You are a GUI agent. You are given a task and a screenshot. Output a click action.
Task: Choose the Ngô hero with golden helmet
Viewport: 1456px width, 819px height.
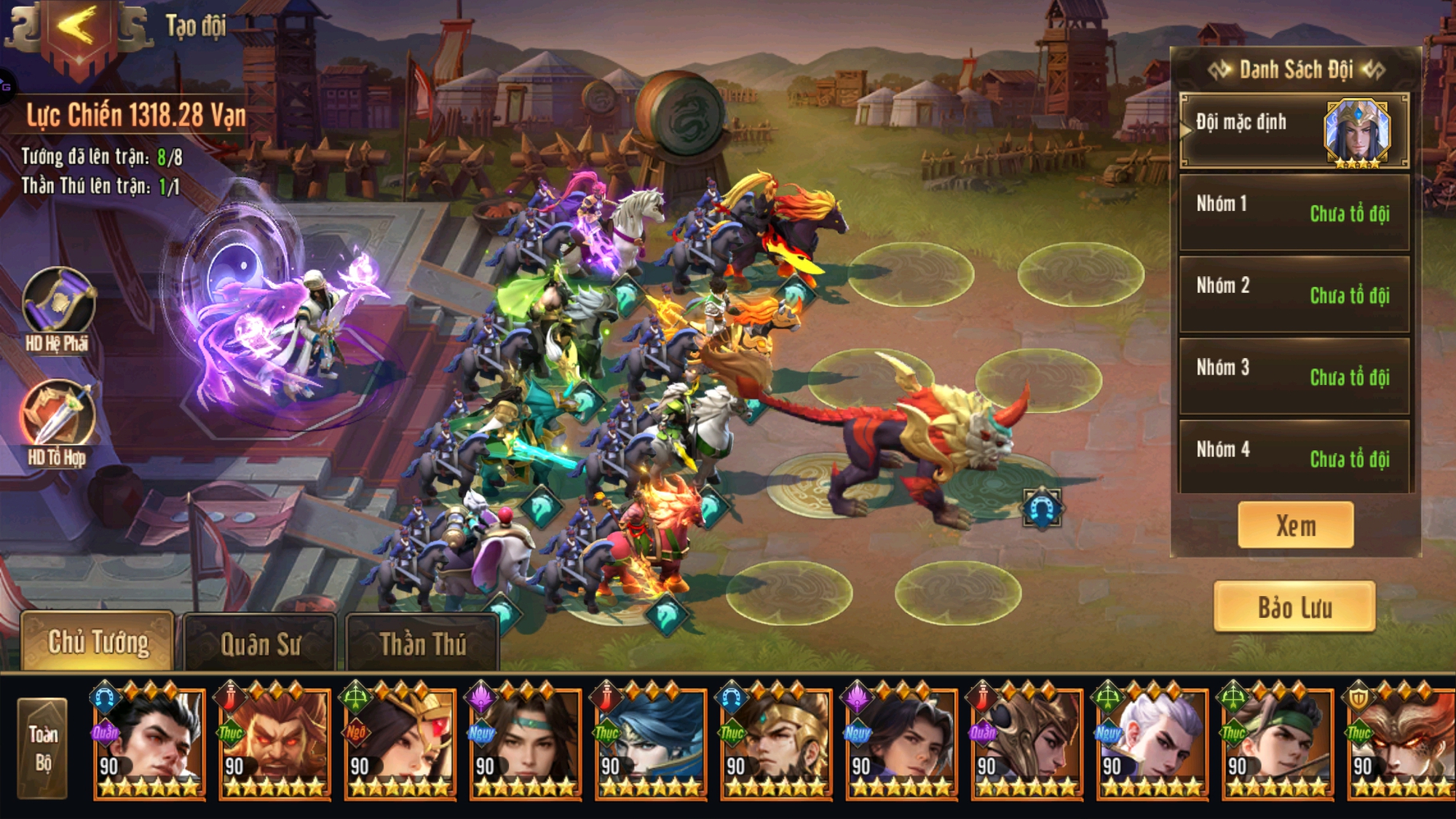click(x=400, y=743)
